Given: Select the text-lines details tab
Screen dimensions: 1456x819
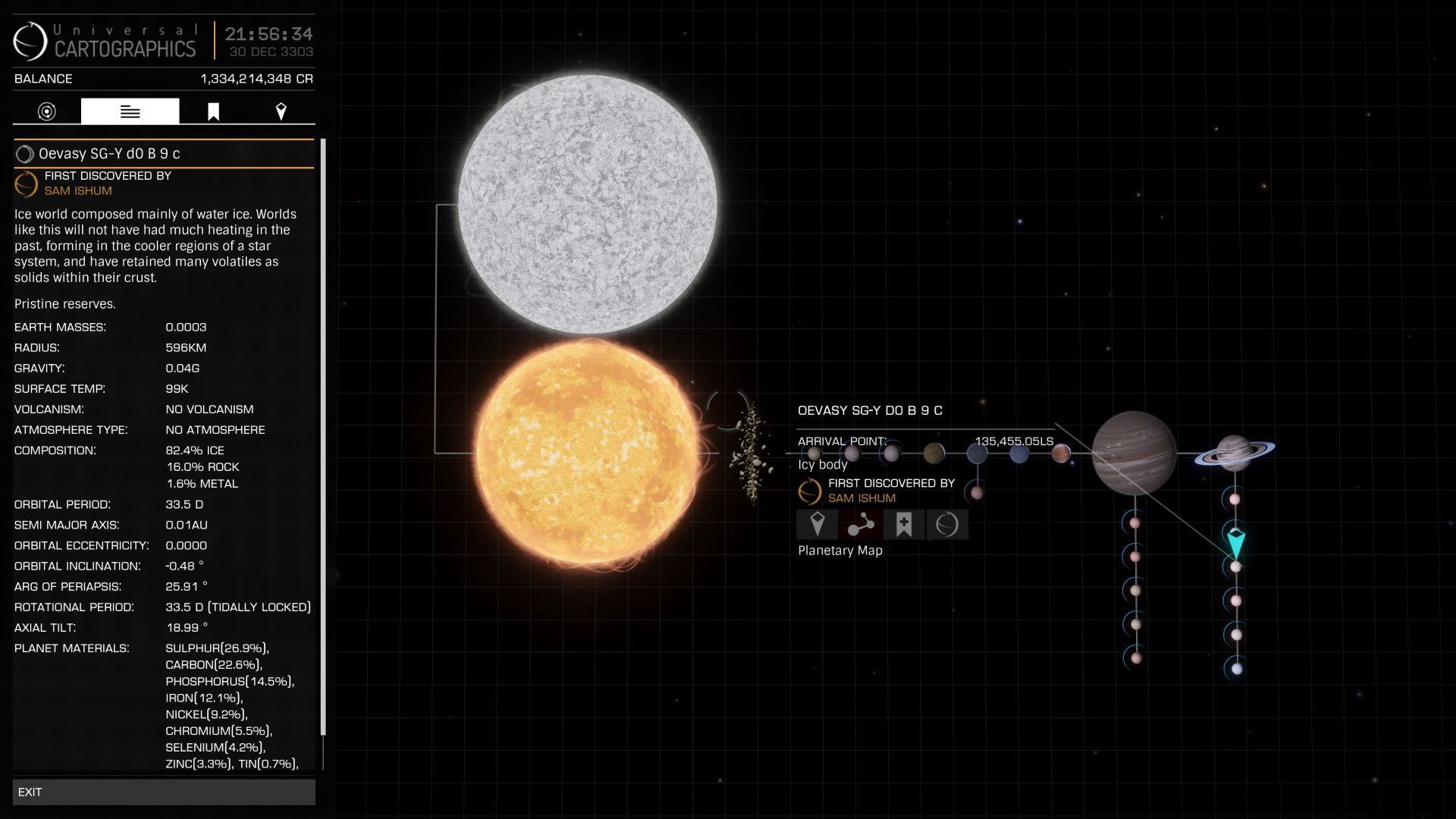Looking at the screenshot, I should 130,111.
